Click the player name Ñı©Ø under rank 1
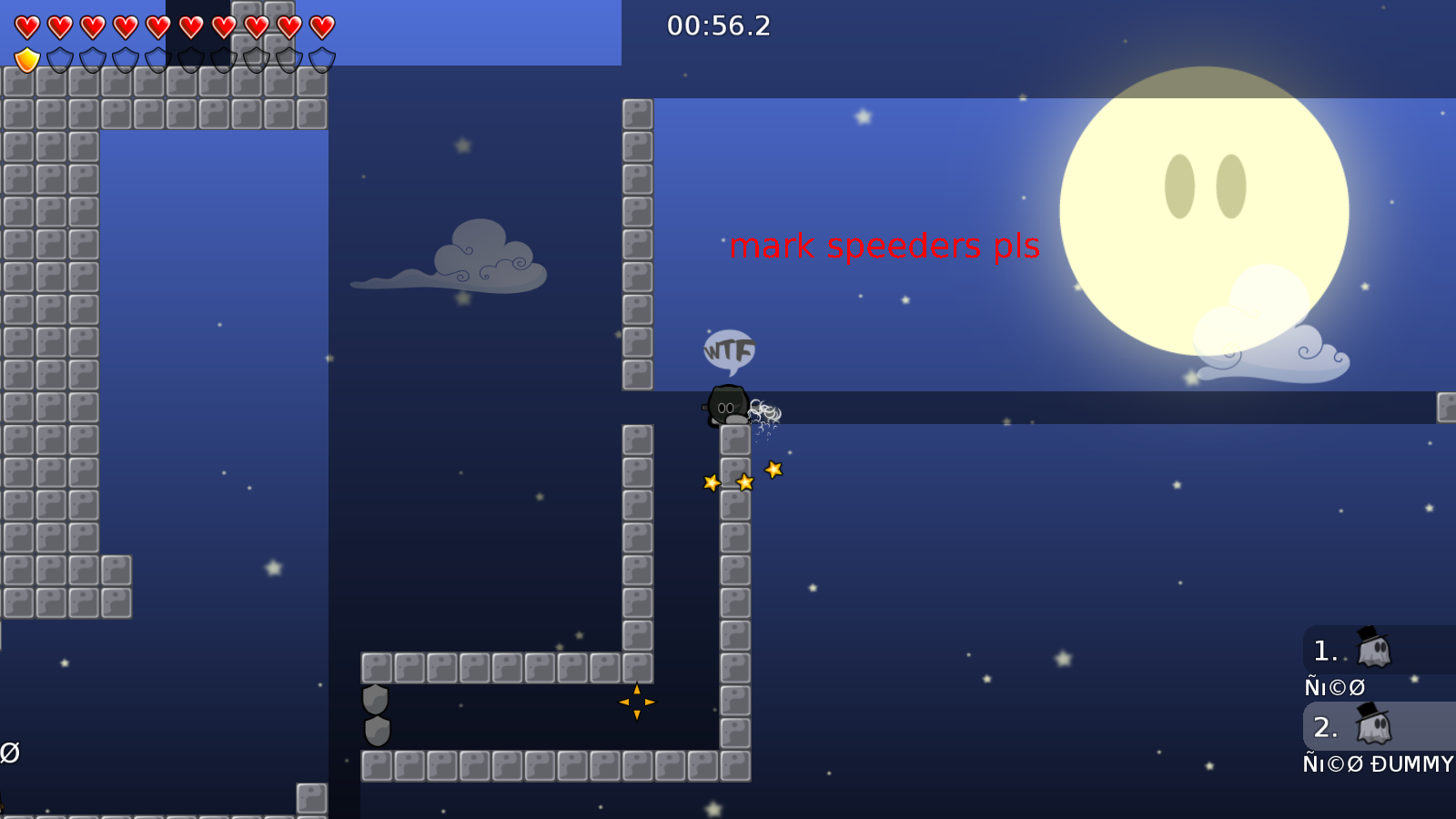Screen dimensions: 1456x819 pos(1334,688)
